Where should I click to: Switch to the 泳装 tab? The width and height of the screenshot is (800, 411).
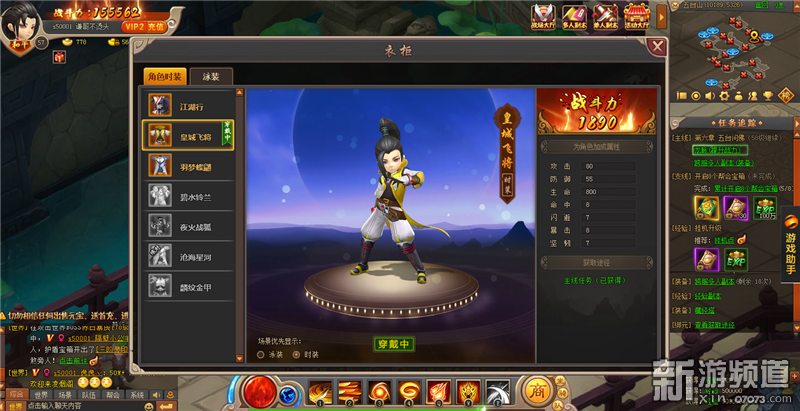pos(210,76)
